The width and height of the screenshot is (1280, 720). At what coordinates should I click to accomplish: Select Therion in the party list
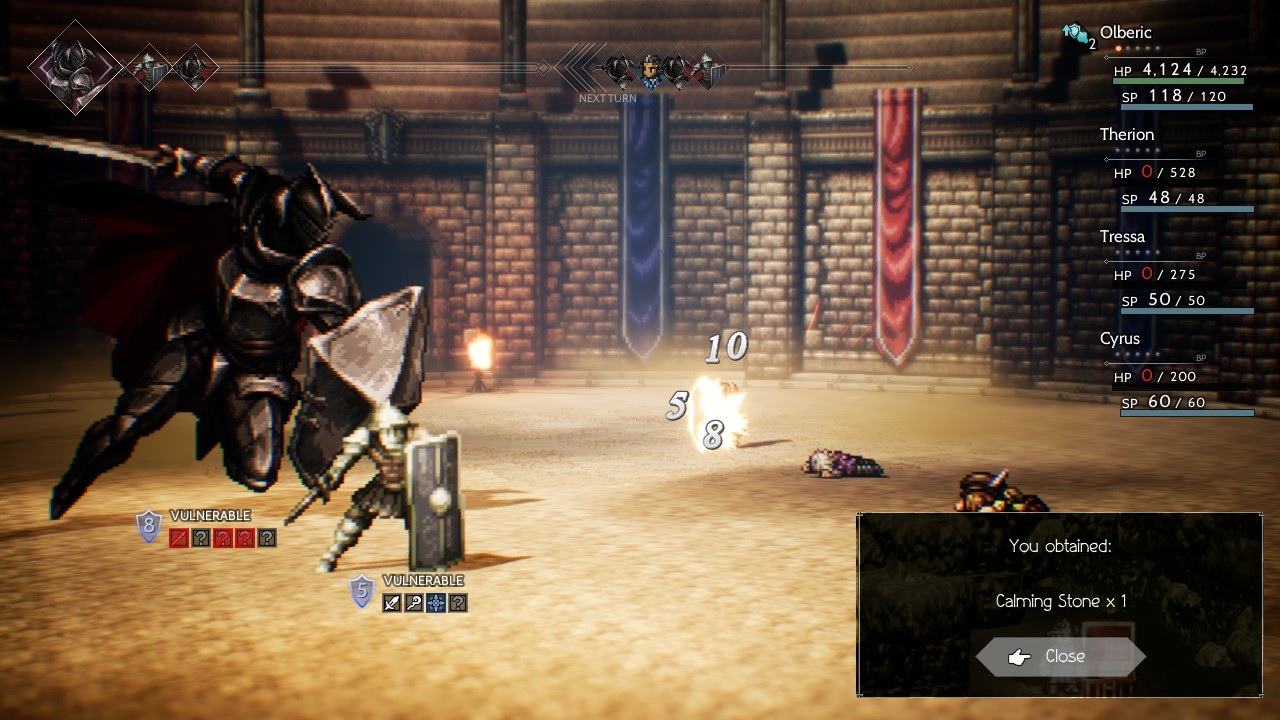pyautogui.click(x=1126, y=135)
